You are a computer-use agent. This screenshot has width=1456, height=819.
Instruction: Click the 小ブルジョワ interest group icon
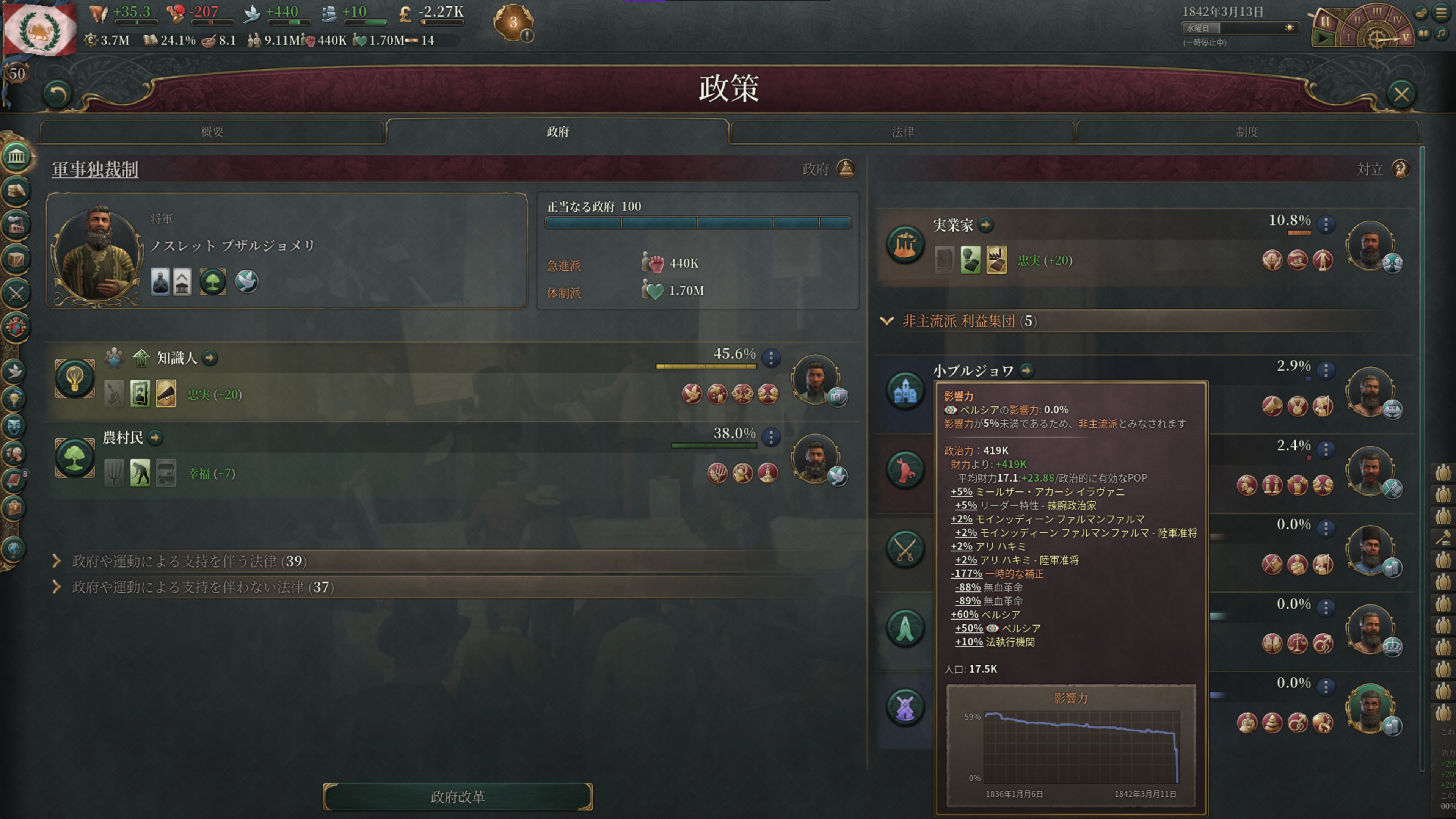(905, 391)
